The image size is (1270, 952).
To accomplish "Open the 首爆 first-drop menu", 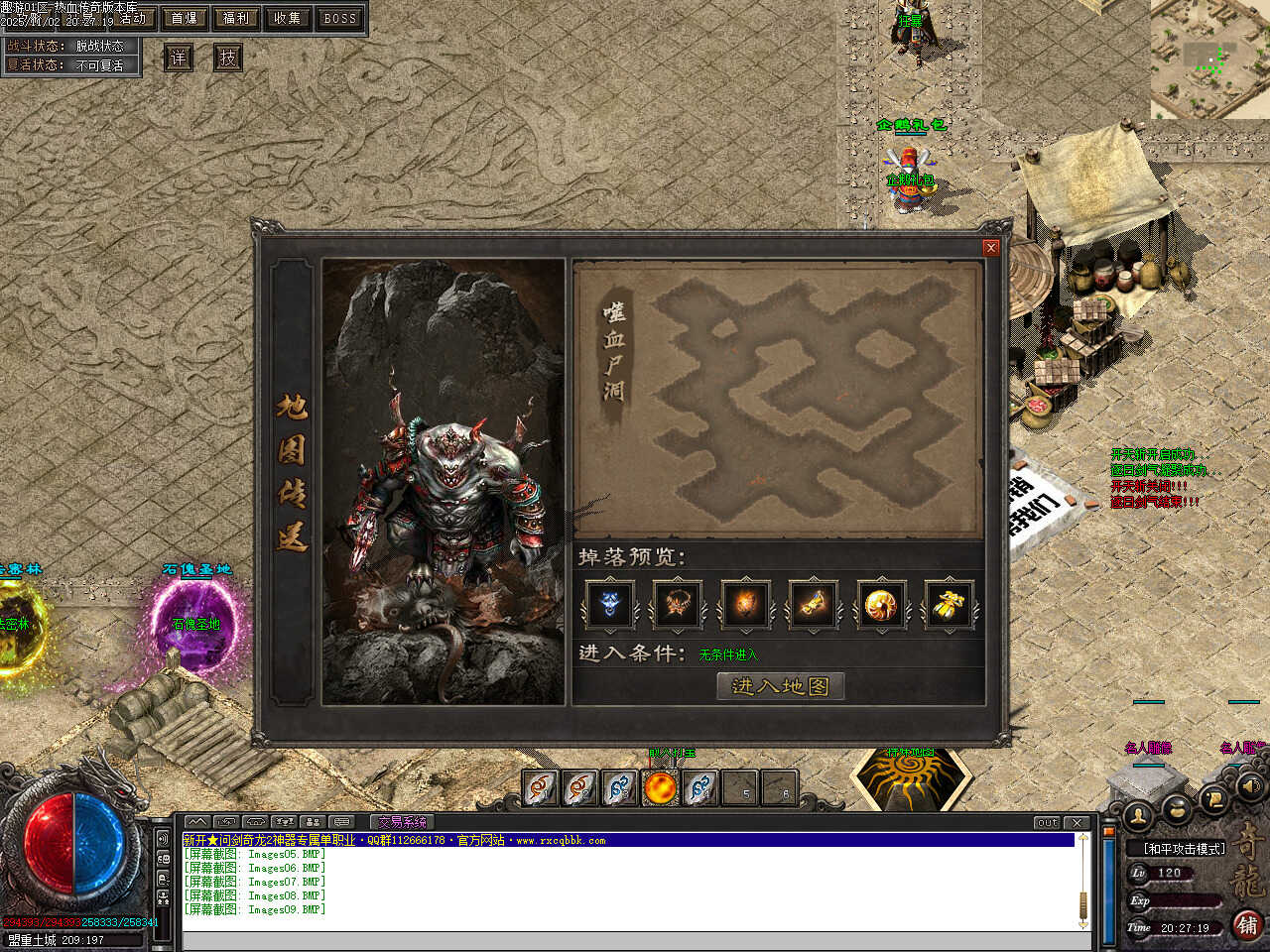I will point(185,18).
